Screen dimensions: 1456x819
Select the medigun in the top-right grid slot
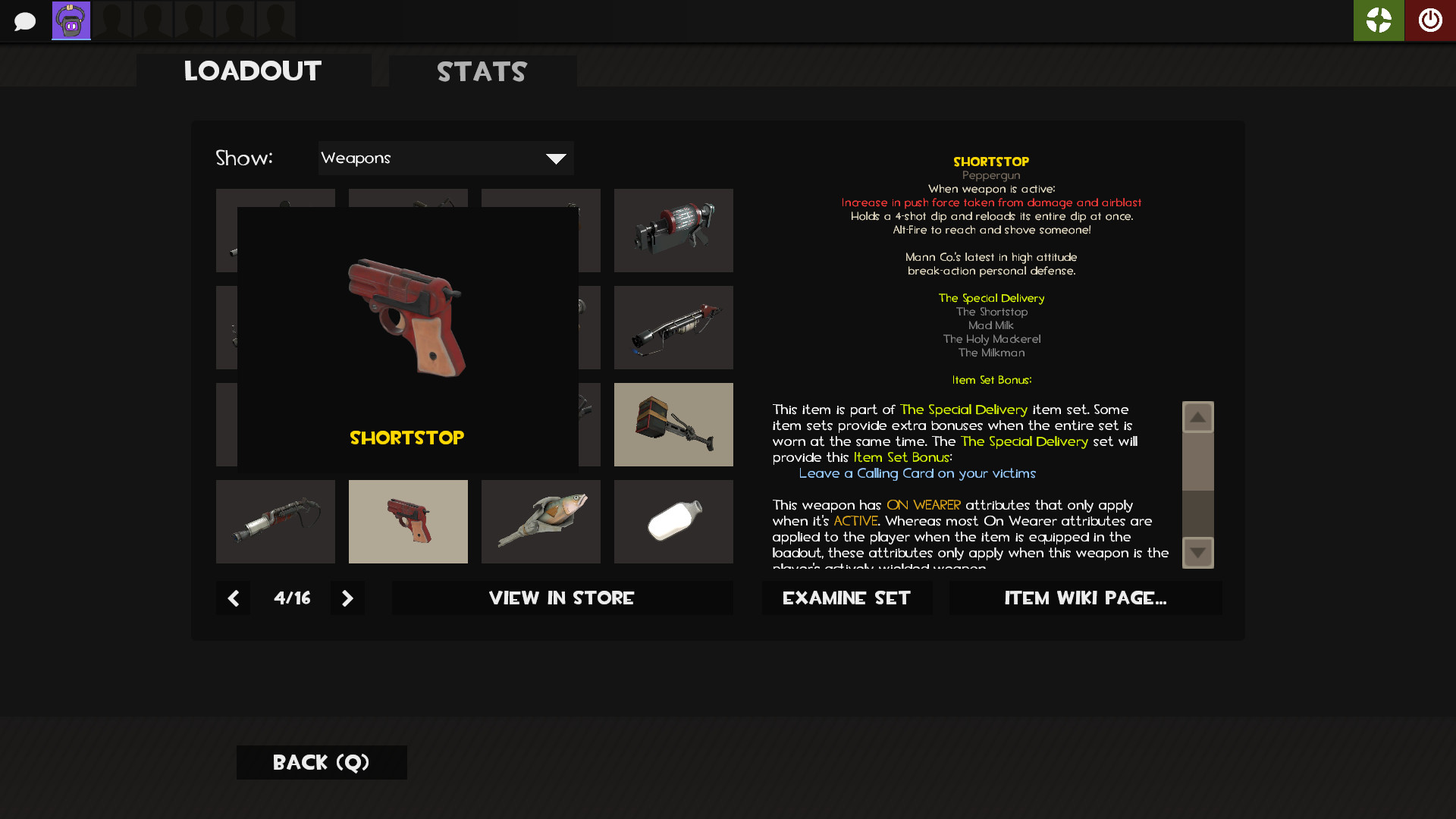click(x=673, y=230)
